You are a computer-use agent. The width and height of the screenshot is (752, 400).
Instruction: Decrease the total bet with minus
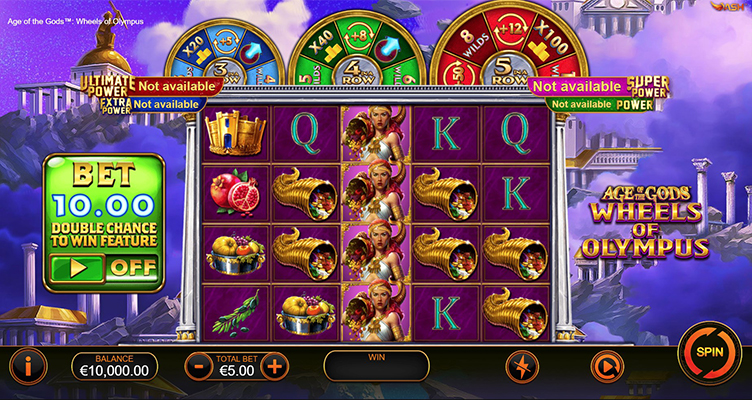[200, 366]
